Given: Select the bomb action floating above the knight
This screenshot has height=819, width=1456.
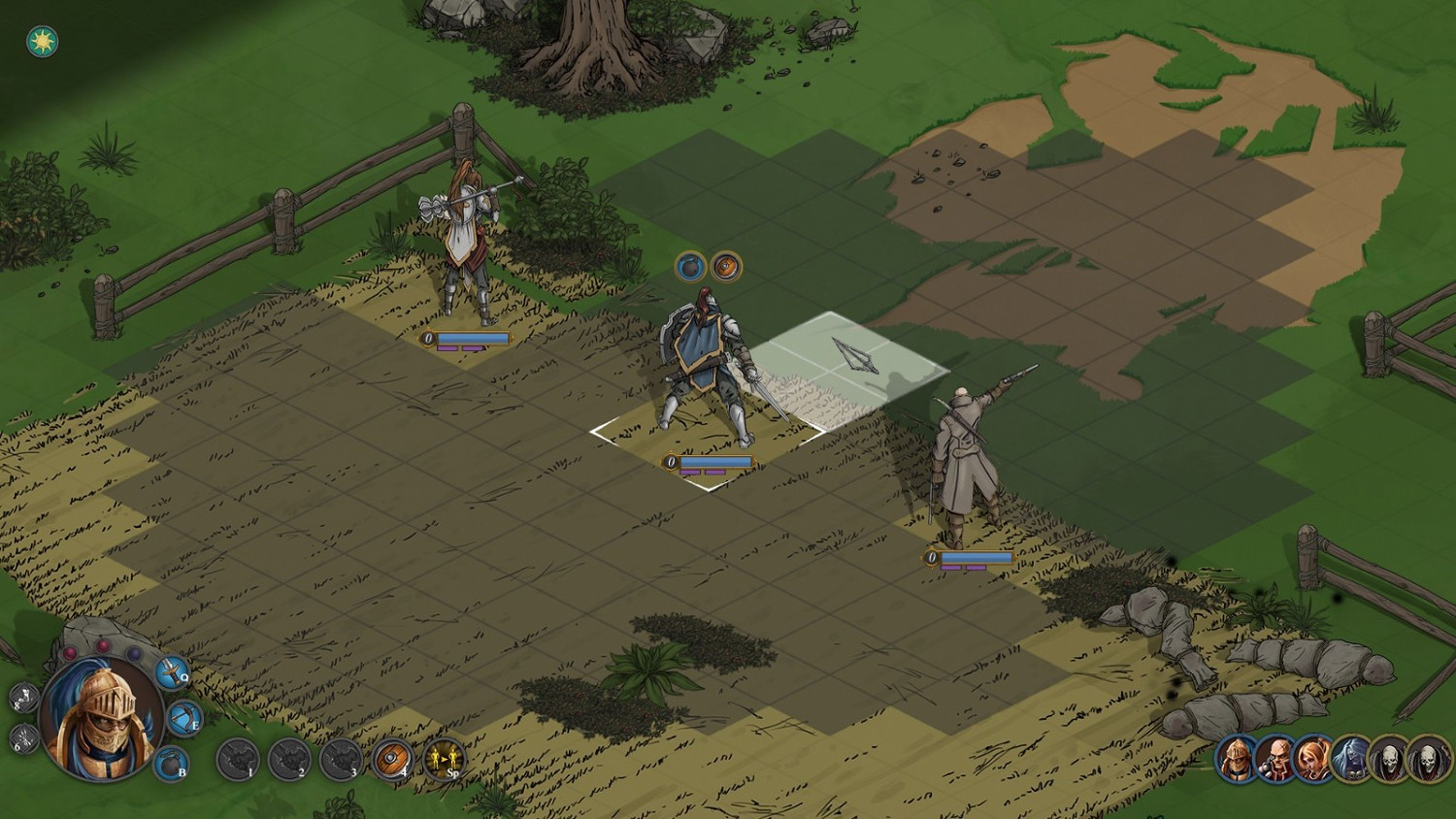Looking at the screenshot, I should point(689,268).
